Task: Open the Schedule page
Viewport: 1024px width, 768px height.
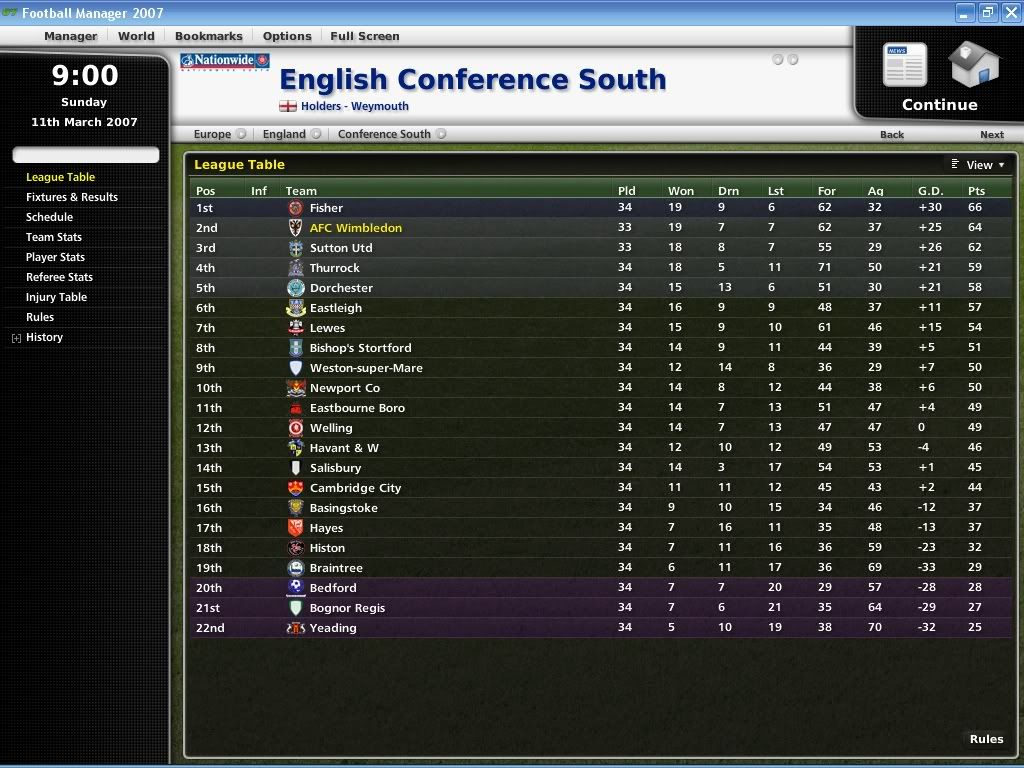Action: click(49, 217)
